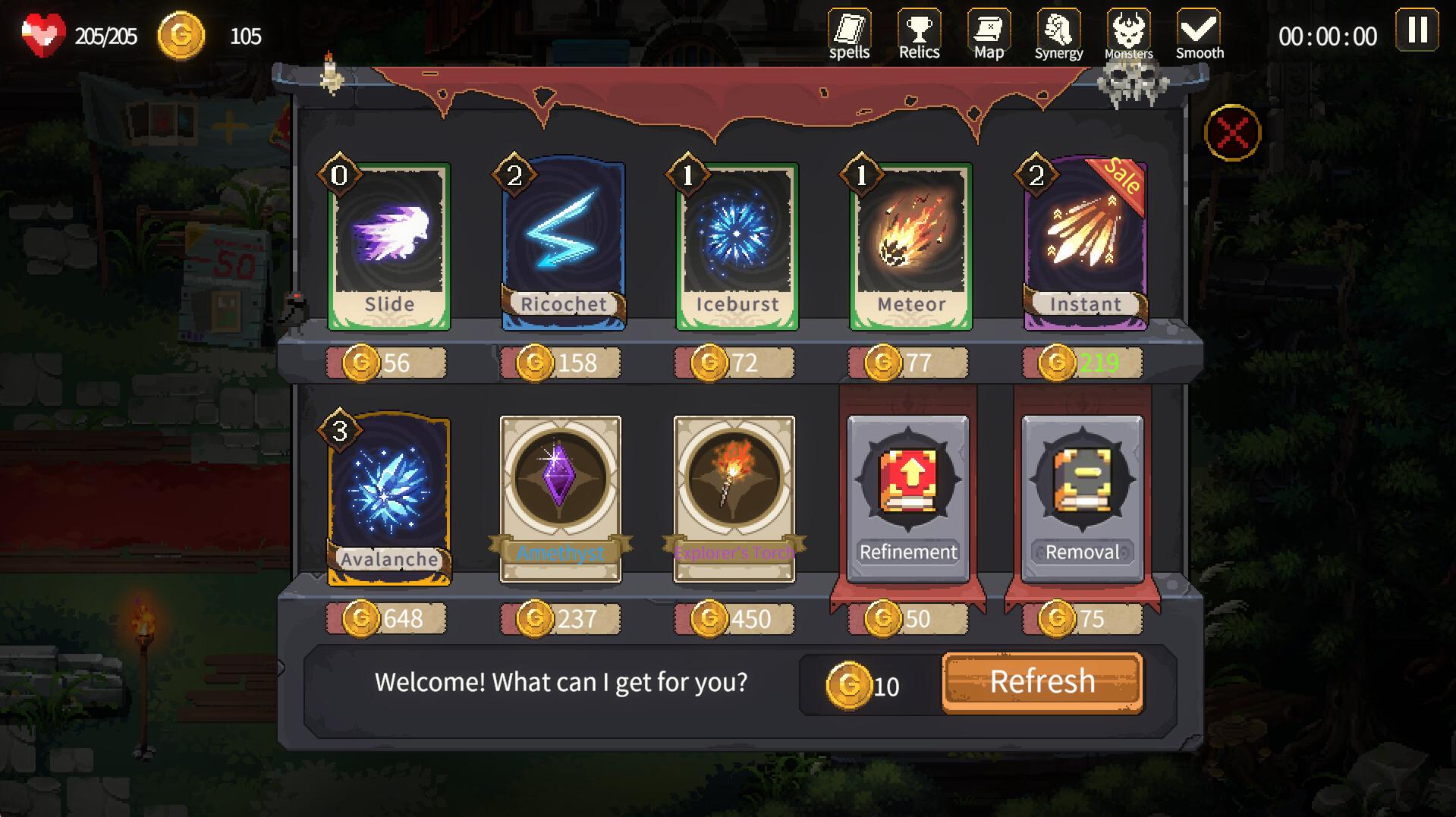Check the Synergy panel
1456x817 pixels.
1058,30
